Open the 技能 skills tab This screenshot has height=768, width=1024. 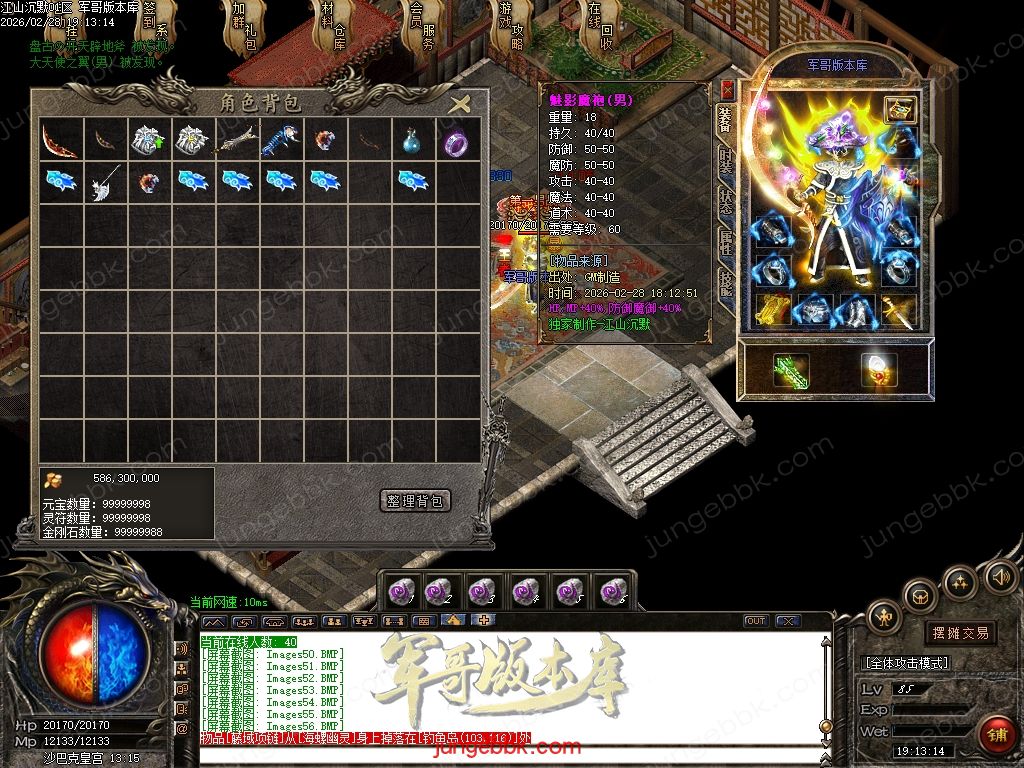pyautogui.click(x=727, y=282)
